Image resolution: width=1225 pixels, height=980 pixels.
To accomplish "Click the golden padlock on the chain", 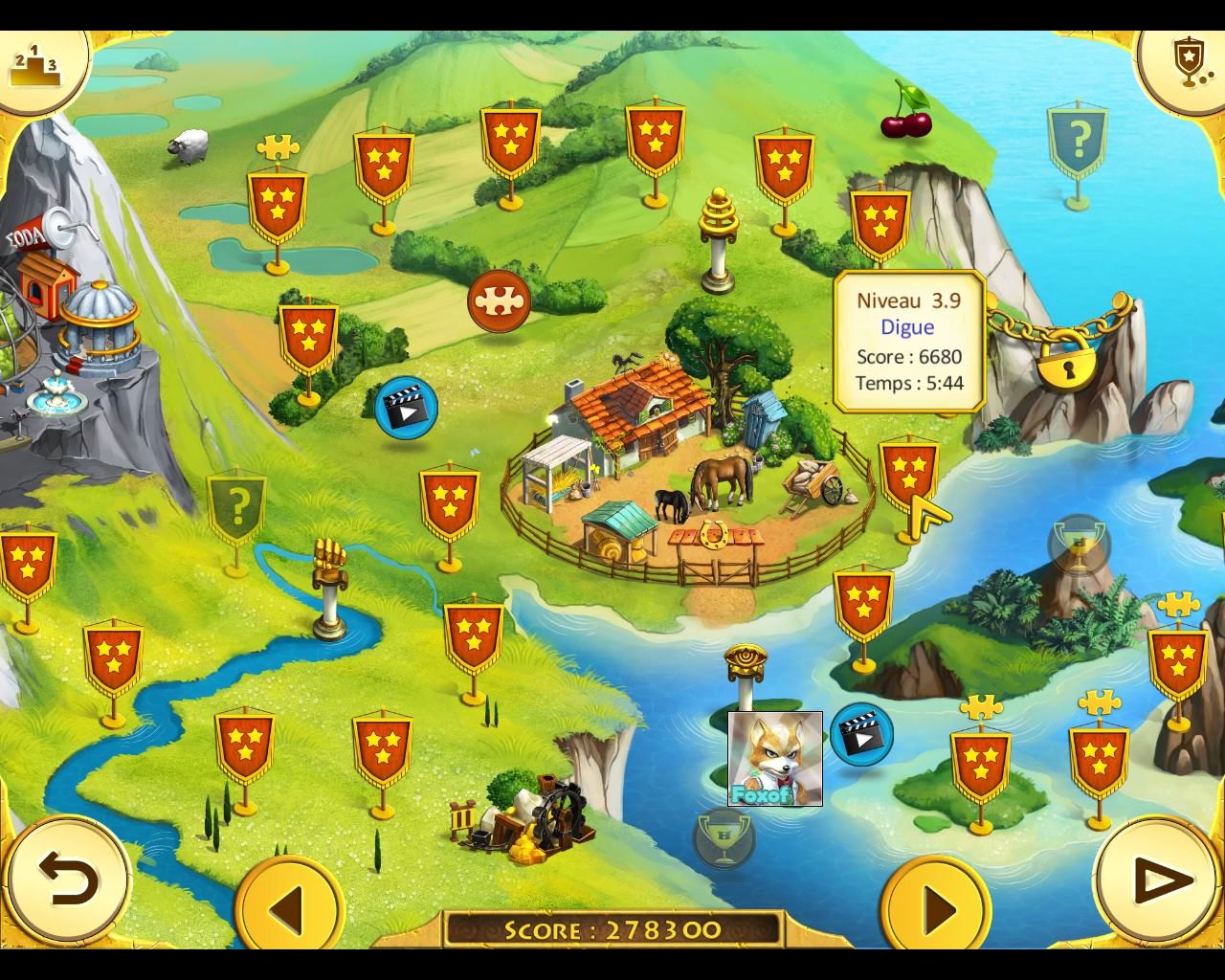I will [1068, 360].
